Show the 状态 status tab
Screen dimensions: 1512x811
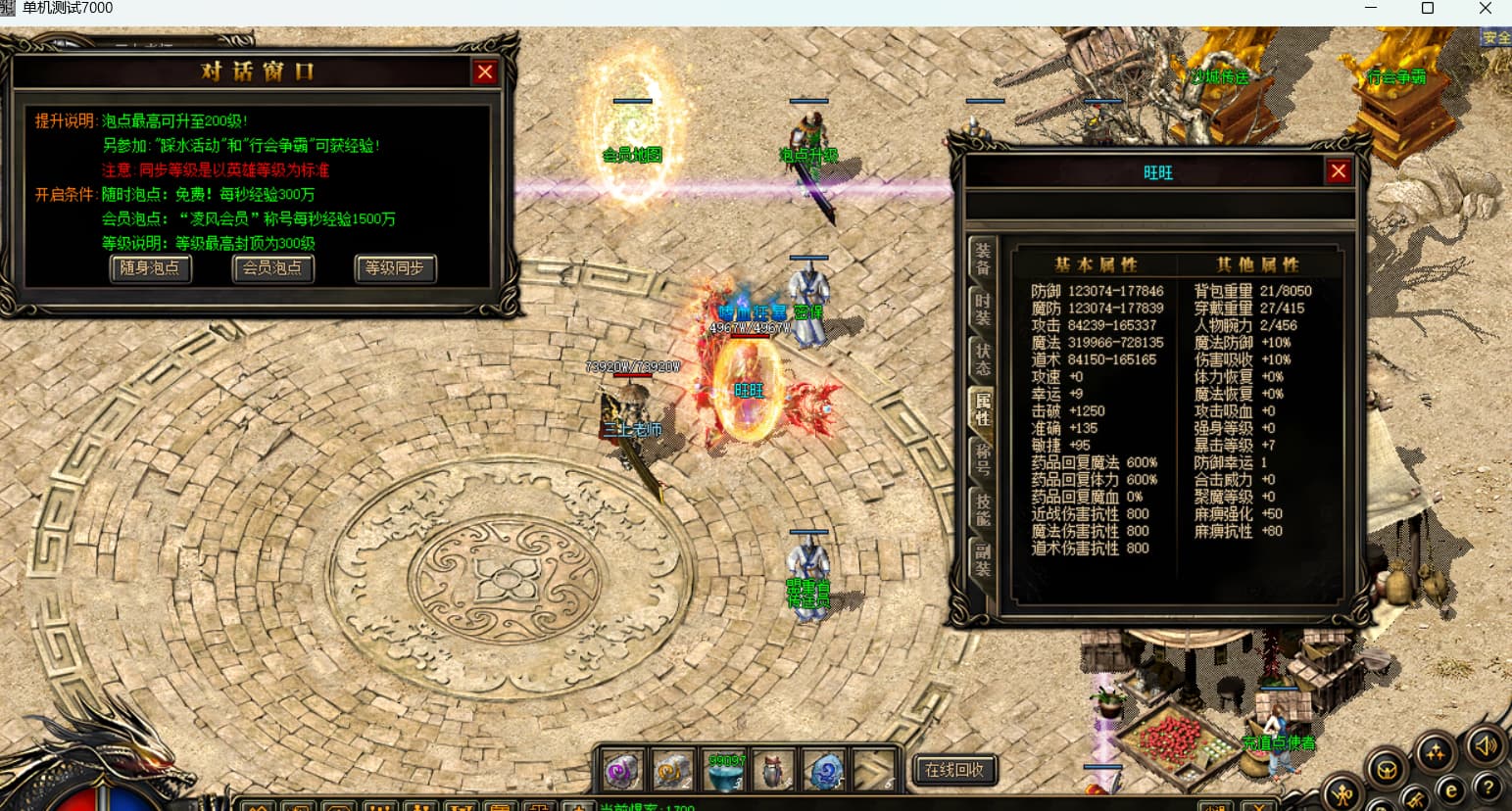coord(982,358)
